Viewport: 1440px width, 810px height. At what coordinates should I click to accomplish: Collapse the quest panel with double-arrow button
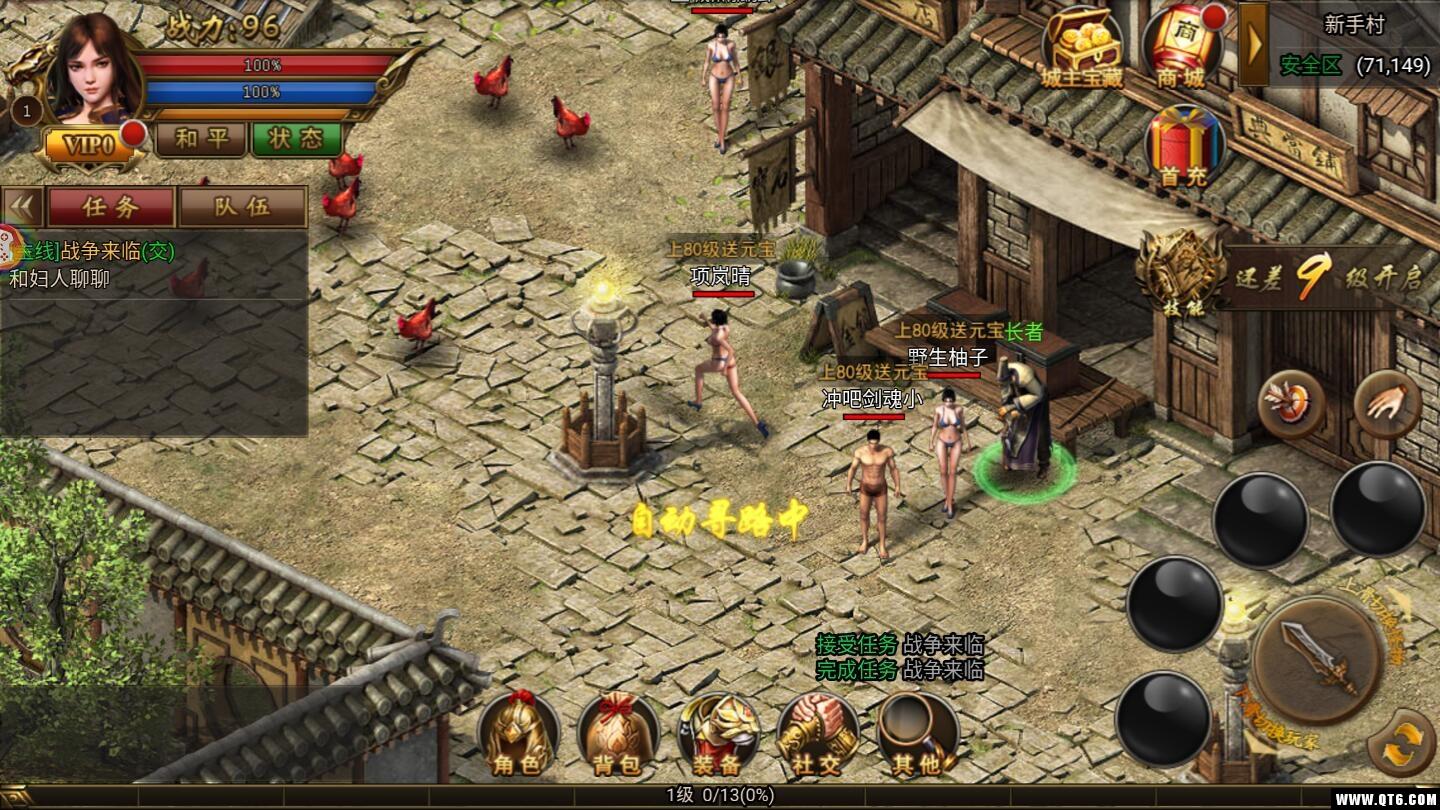click(23, 207)
